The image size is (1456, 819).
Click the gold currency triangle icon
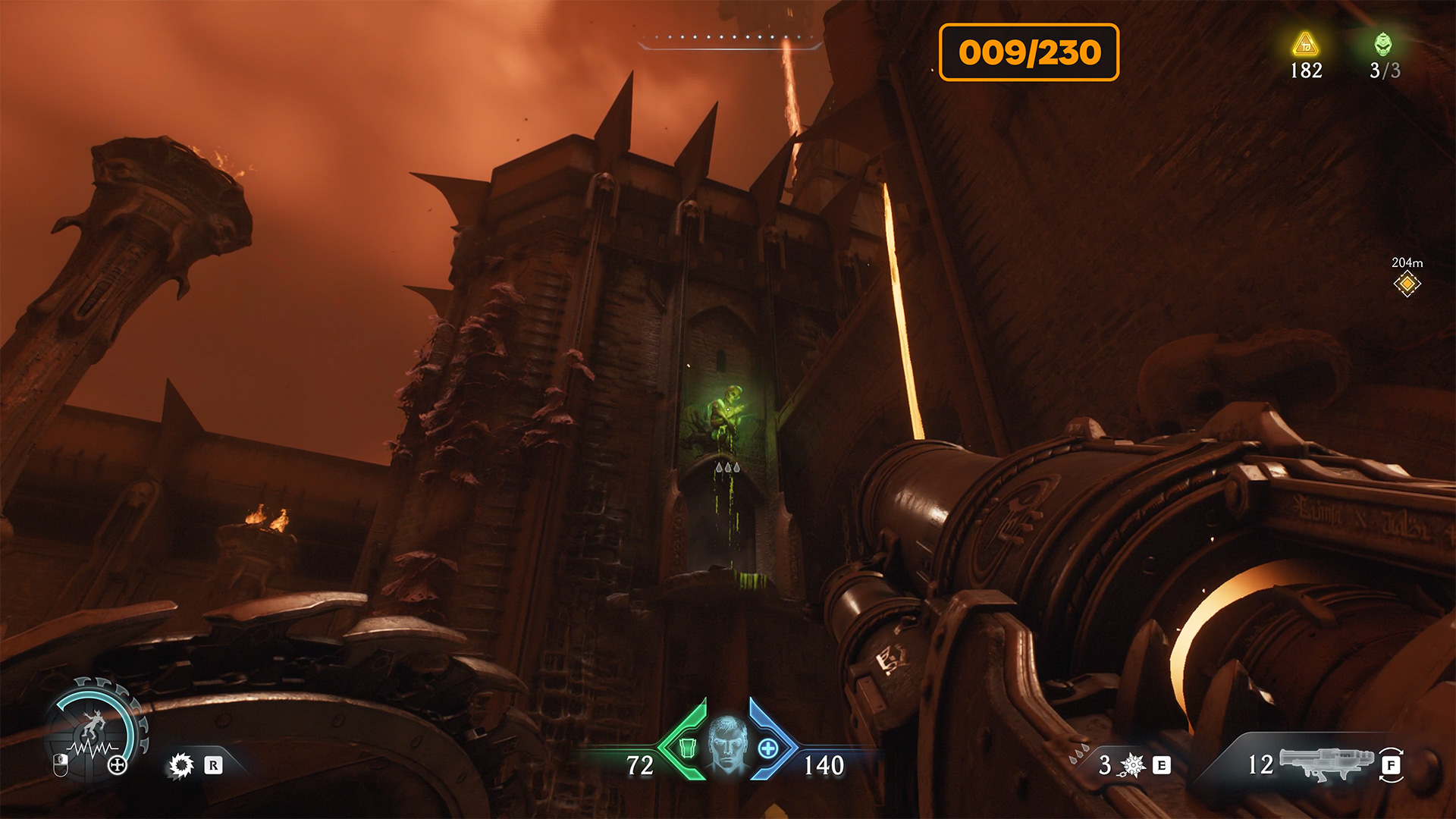click(x=1305, y=44)
